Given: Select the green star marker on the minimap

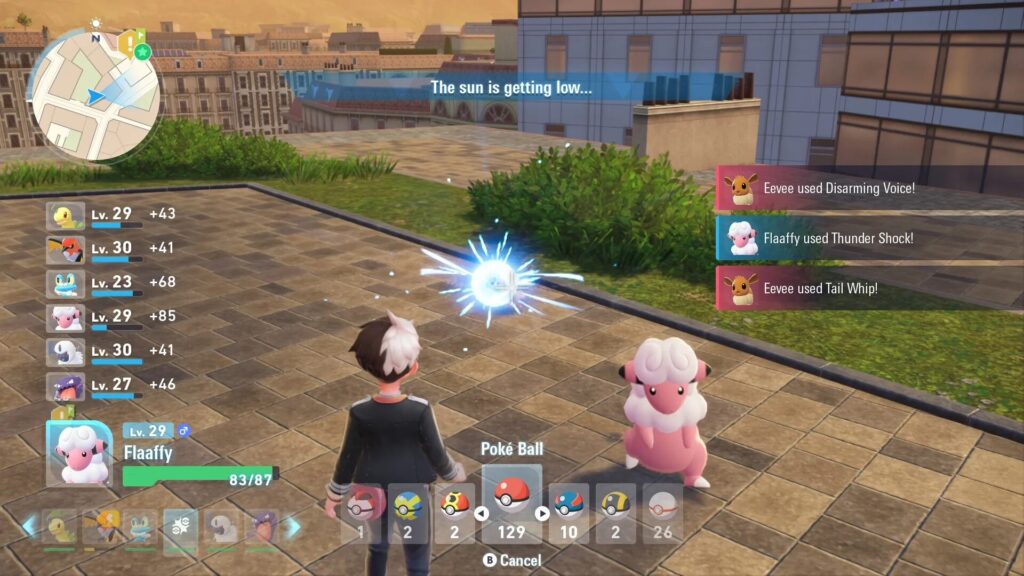Looking at the screenshot, I should click(143, 51).
